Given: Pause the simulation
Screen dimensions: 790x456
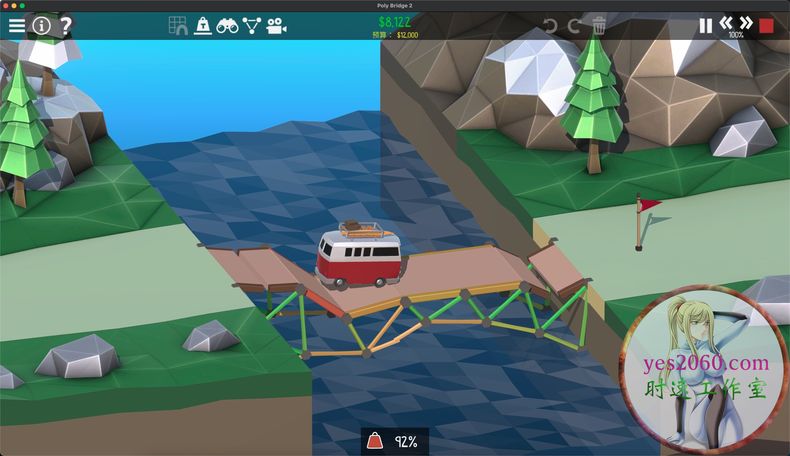Looking at the screenshot, I should pyautogui.click(x=706, y=26).
